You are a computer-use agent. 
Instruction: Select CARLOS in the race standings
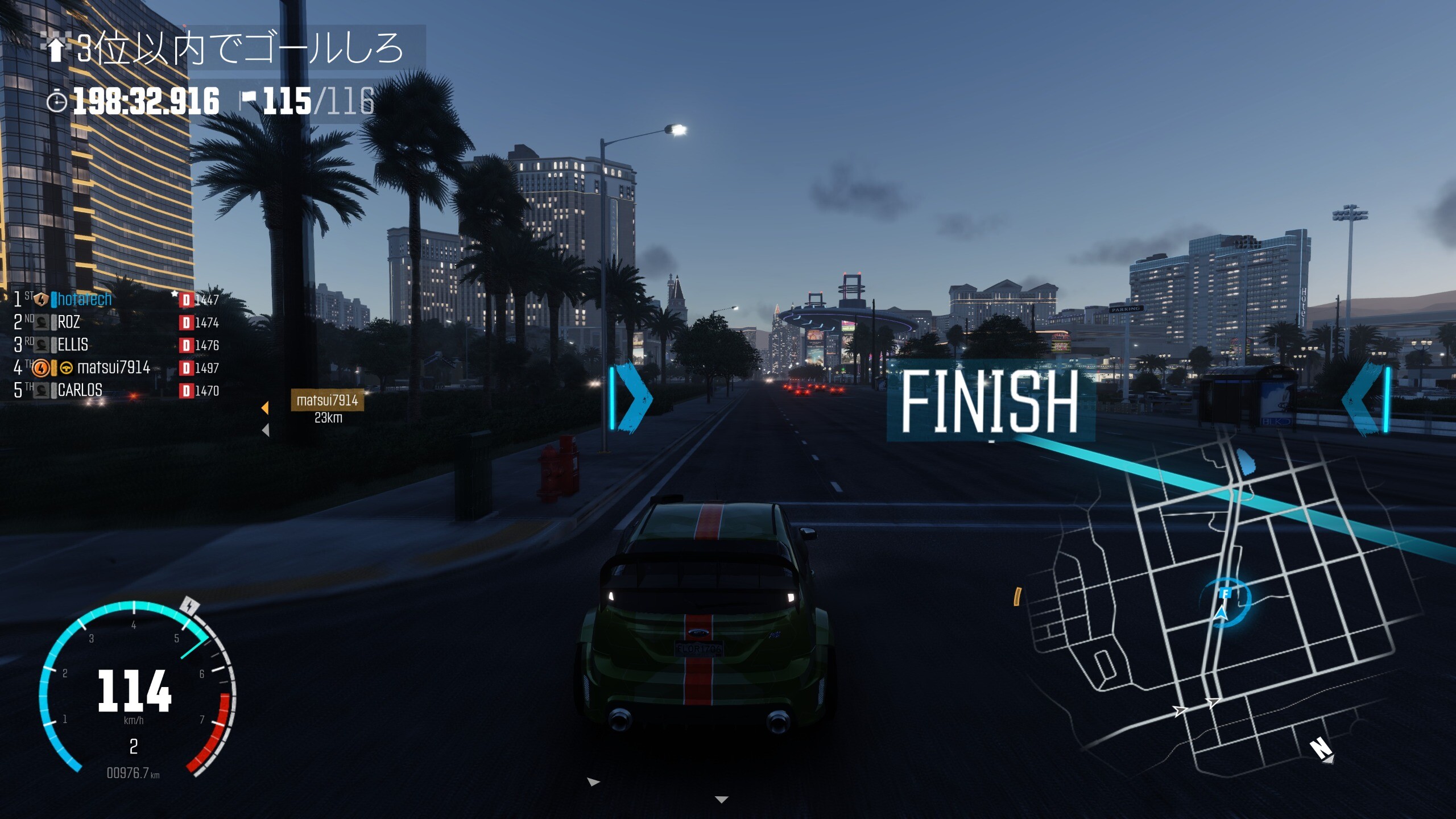pos(80,390)
